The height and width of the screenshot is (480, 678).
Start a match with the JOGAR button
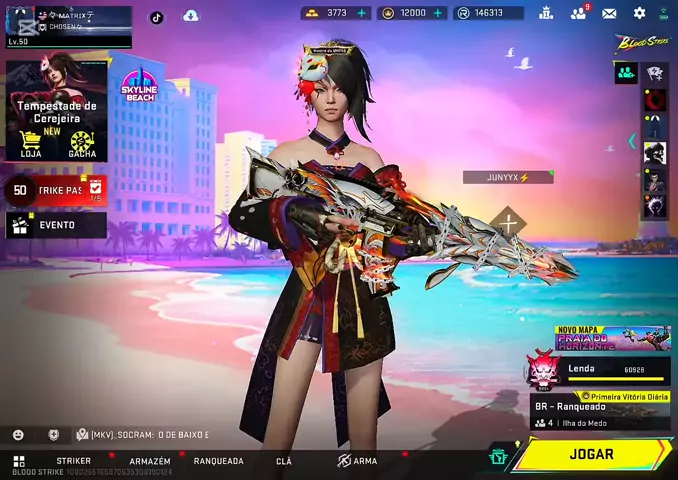tap(592, 454)
